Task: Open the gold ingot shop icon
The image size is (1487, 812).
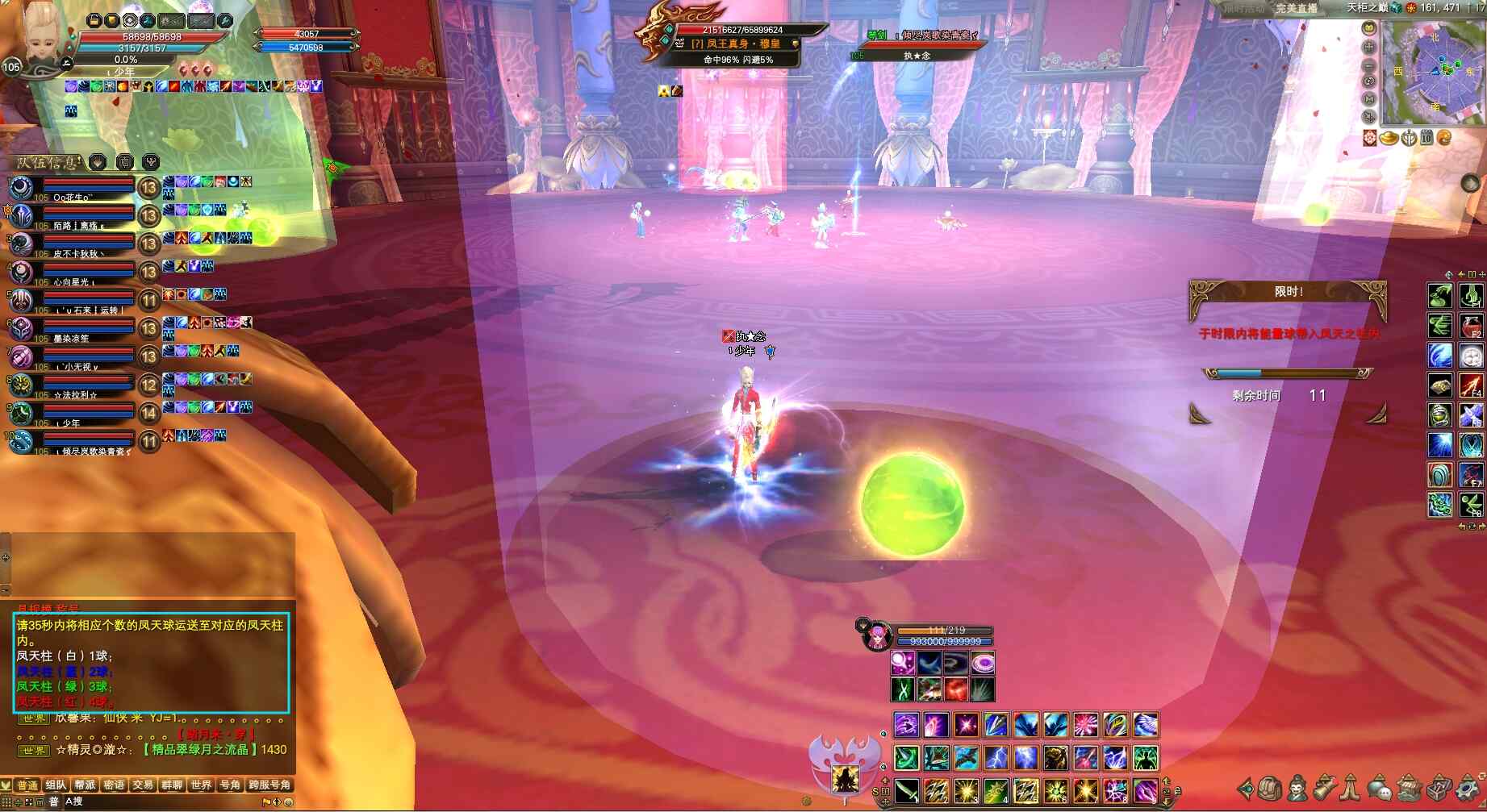Action: [1389, 138]
